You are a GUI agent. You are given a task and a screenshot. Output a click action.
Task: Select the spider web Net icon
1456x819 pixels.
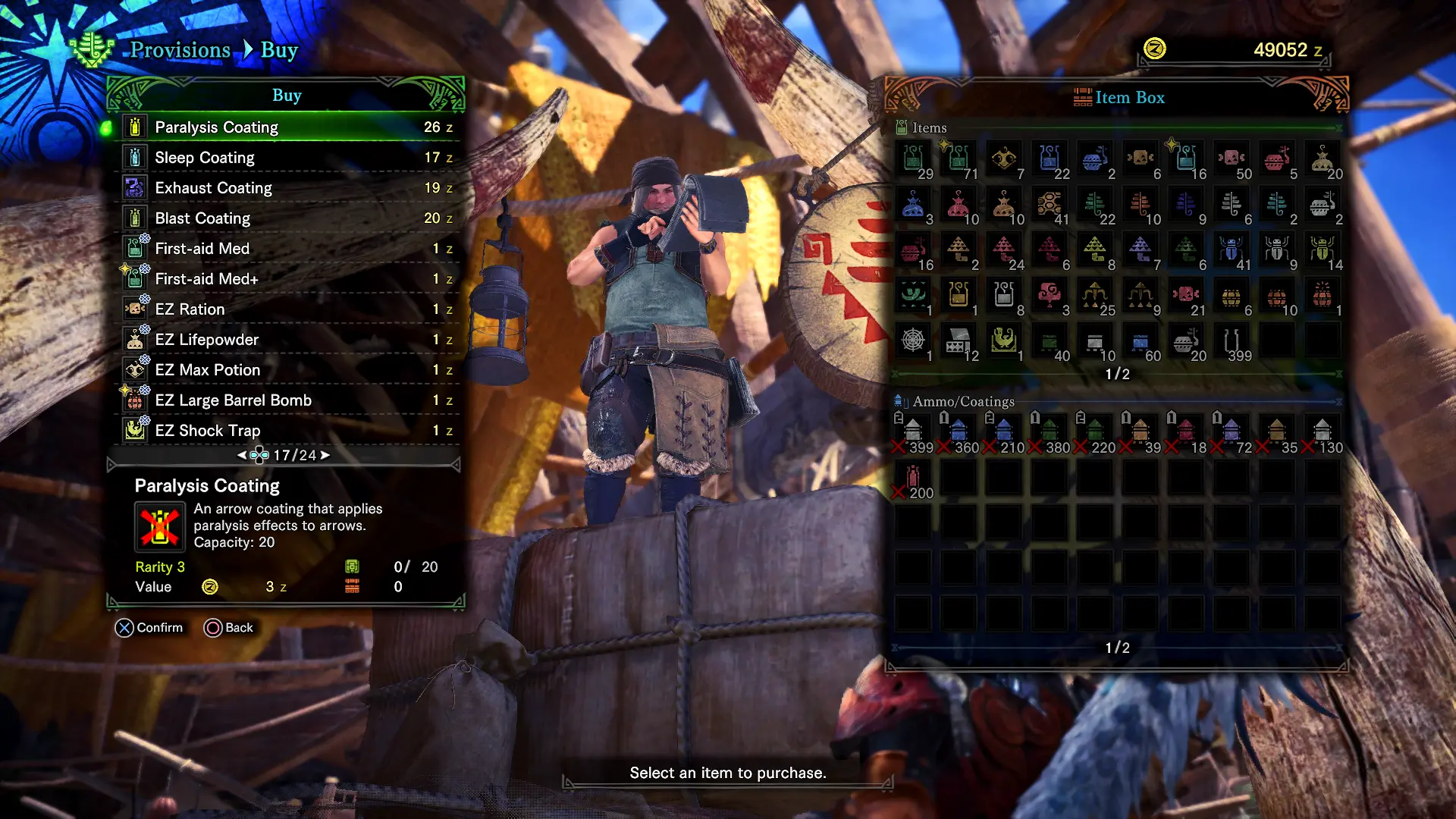coord(914,340)
